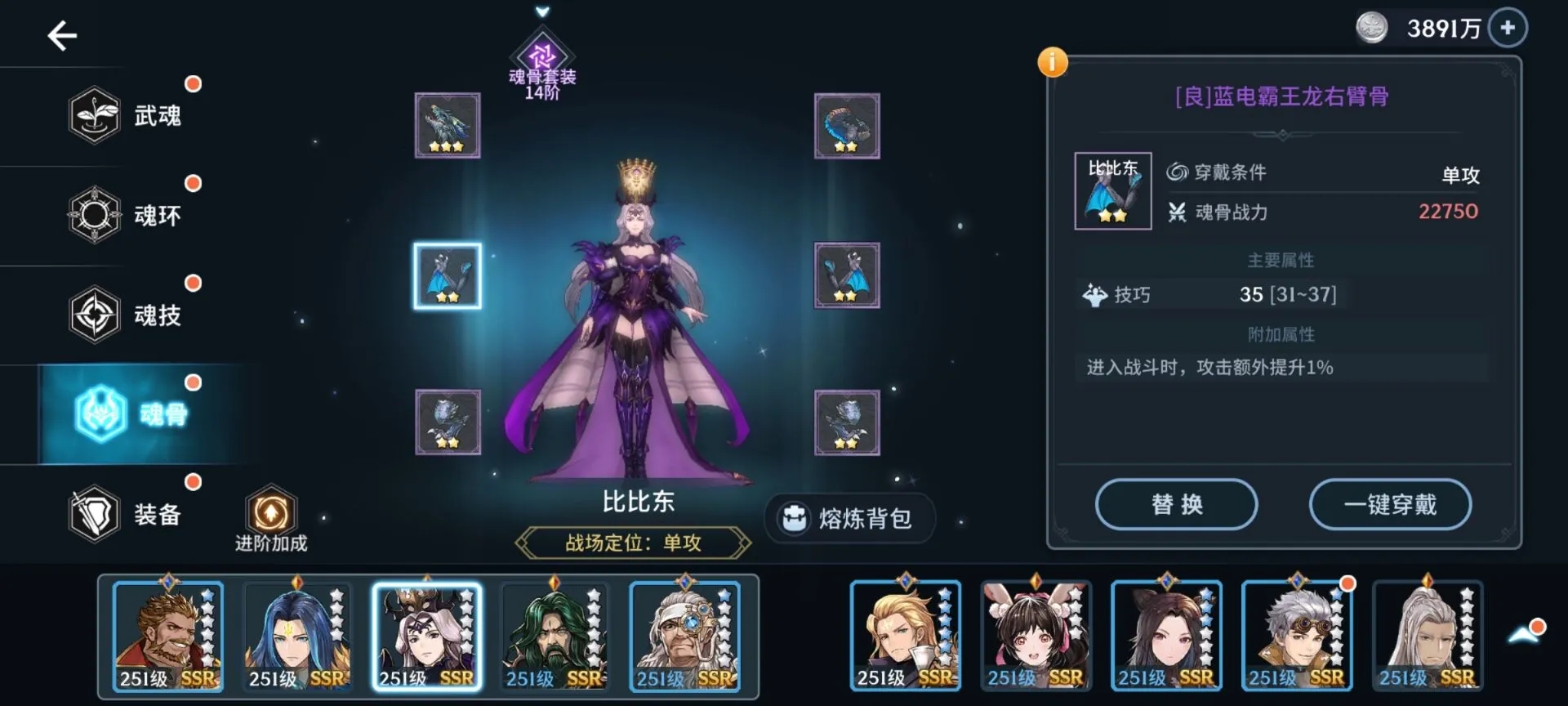Tap the orange info icon on the item panel

[1054, 61]
